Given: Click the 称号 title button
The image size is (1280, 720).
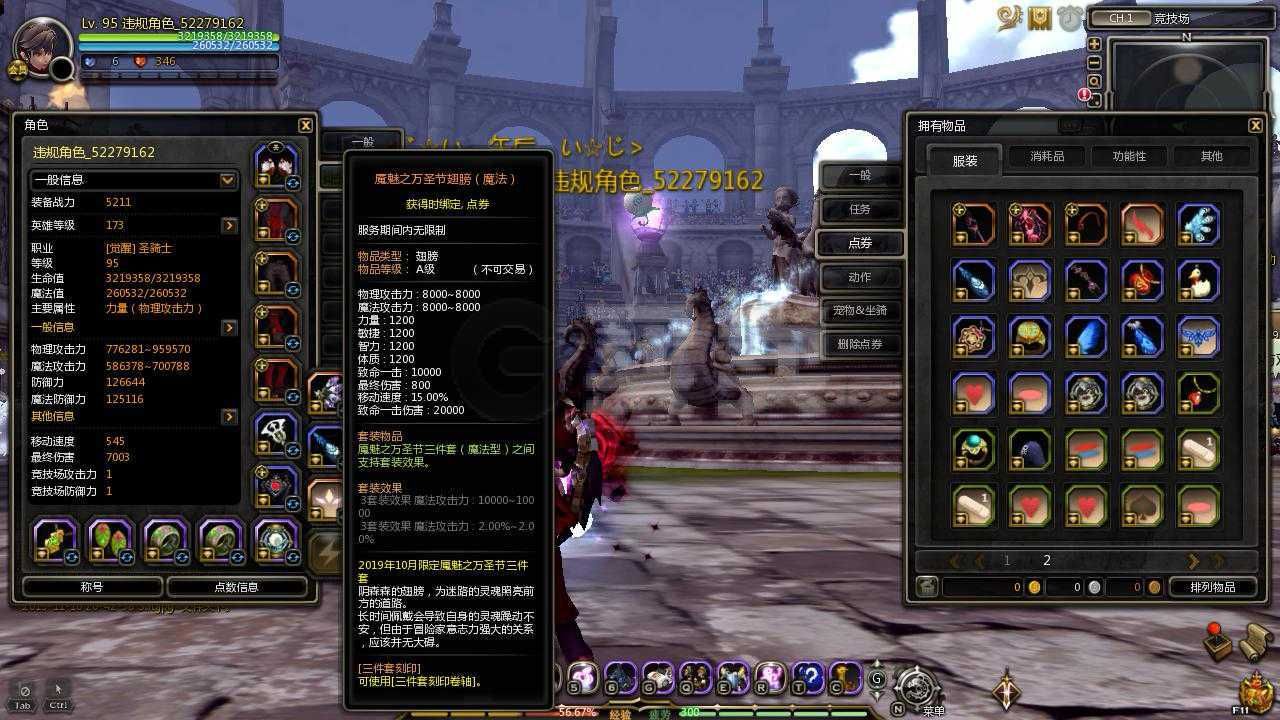Looking at the screenshot, I should (x=91, y=586).
